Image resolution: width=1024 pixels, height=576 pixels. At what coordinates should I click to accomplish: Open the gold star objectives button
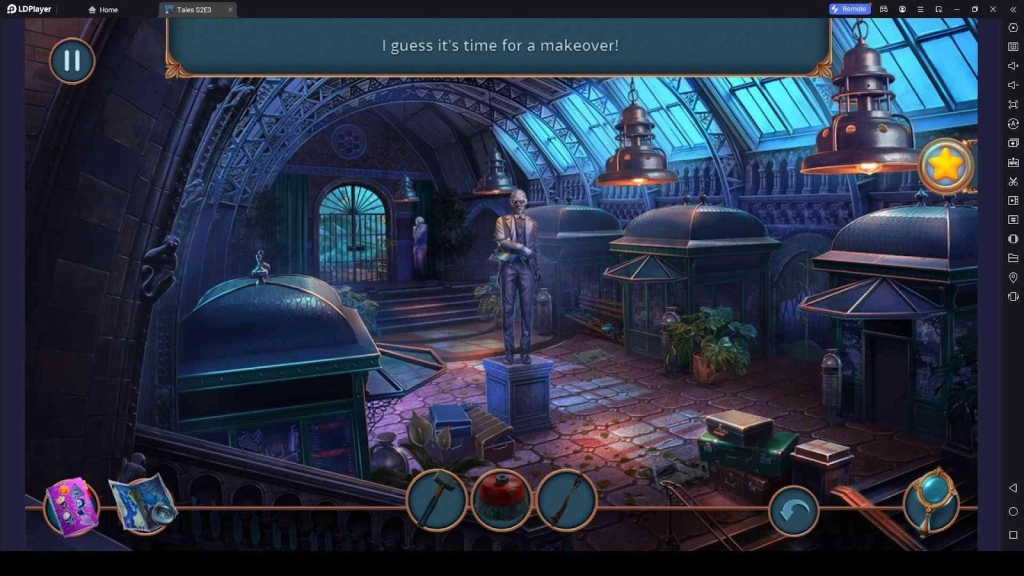(x=945, y=165)
